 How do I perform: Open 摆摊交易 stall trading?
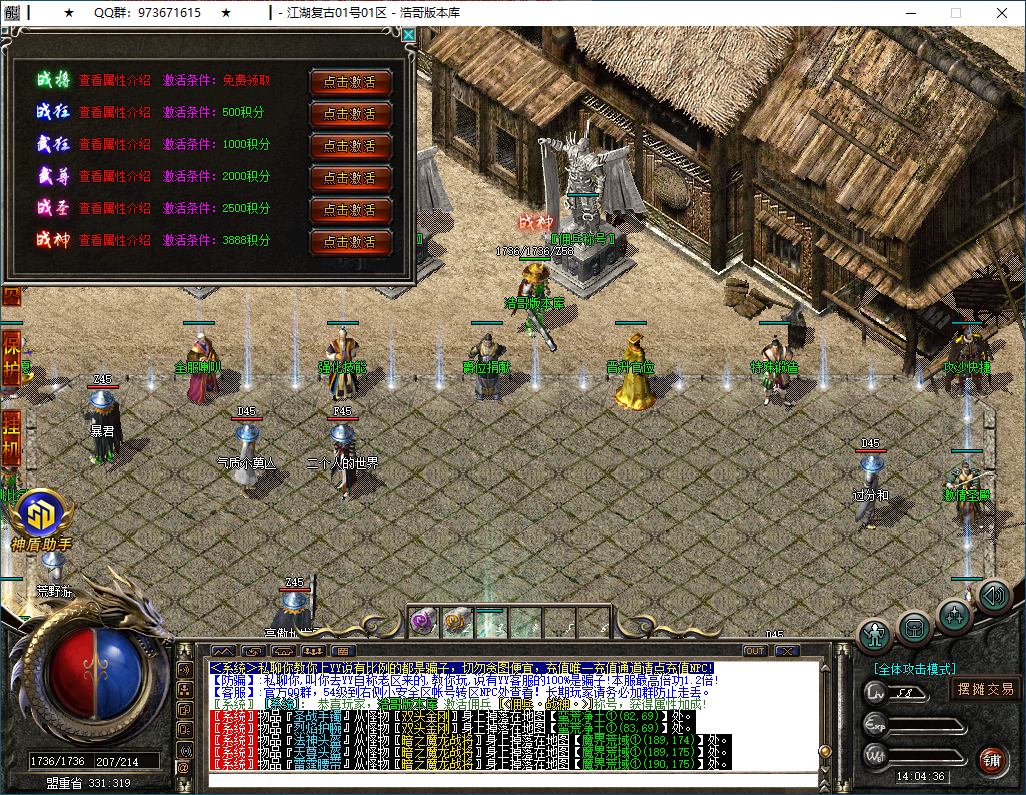(x=985, y=689)
